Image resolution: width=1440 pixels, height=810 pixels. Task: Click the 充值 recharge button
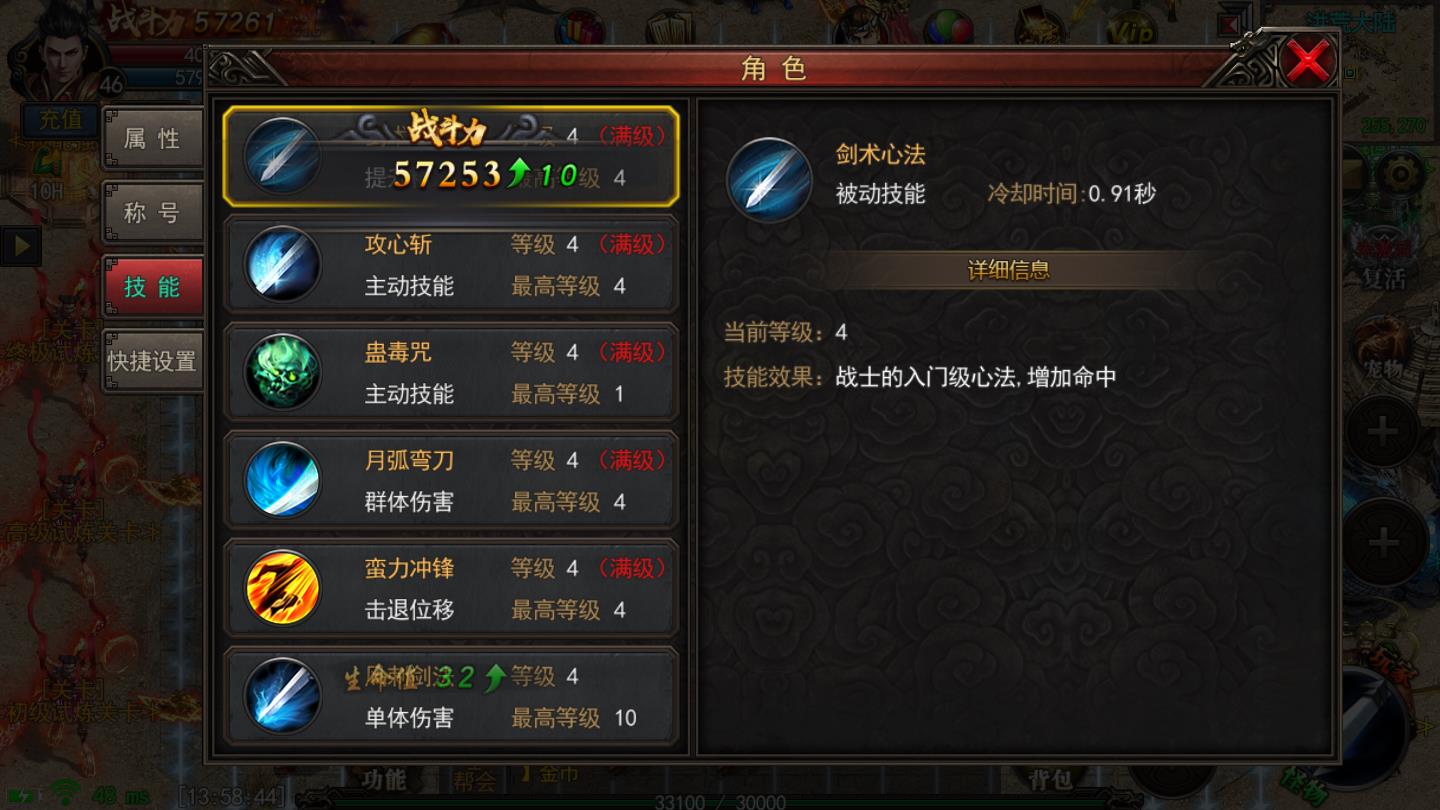click(x=60, y=120)
